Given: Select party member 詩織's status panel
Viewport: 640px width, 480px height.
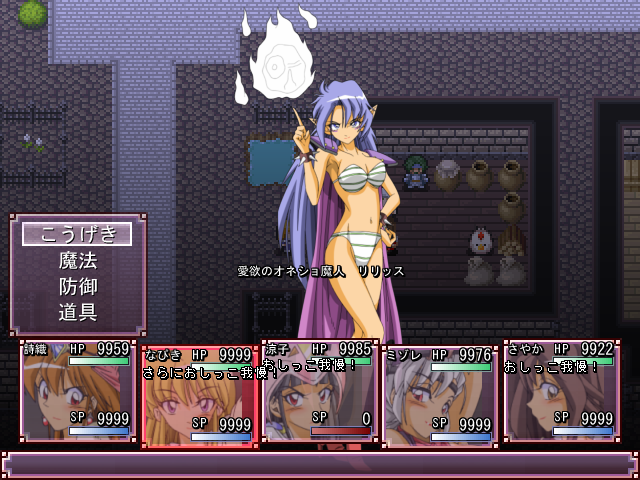Looking at the screenshot, I should (78, 391).
